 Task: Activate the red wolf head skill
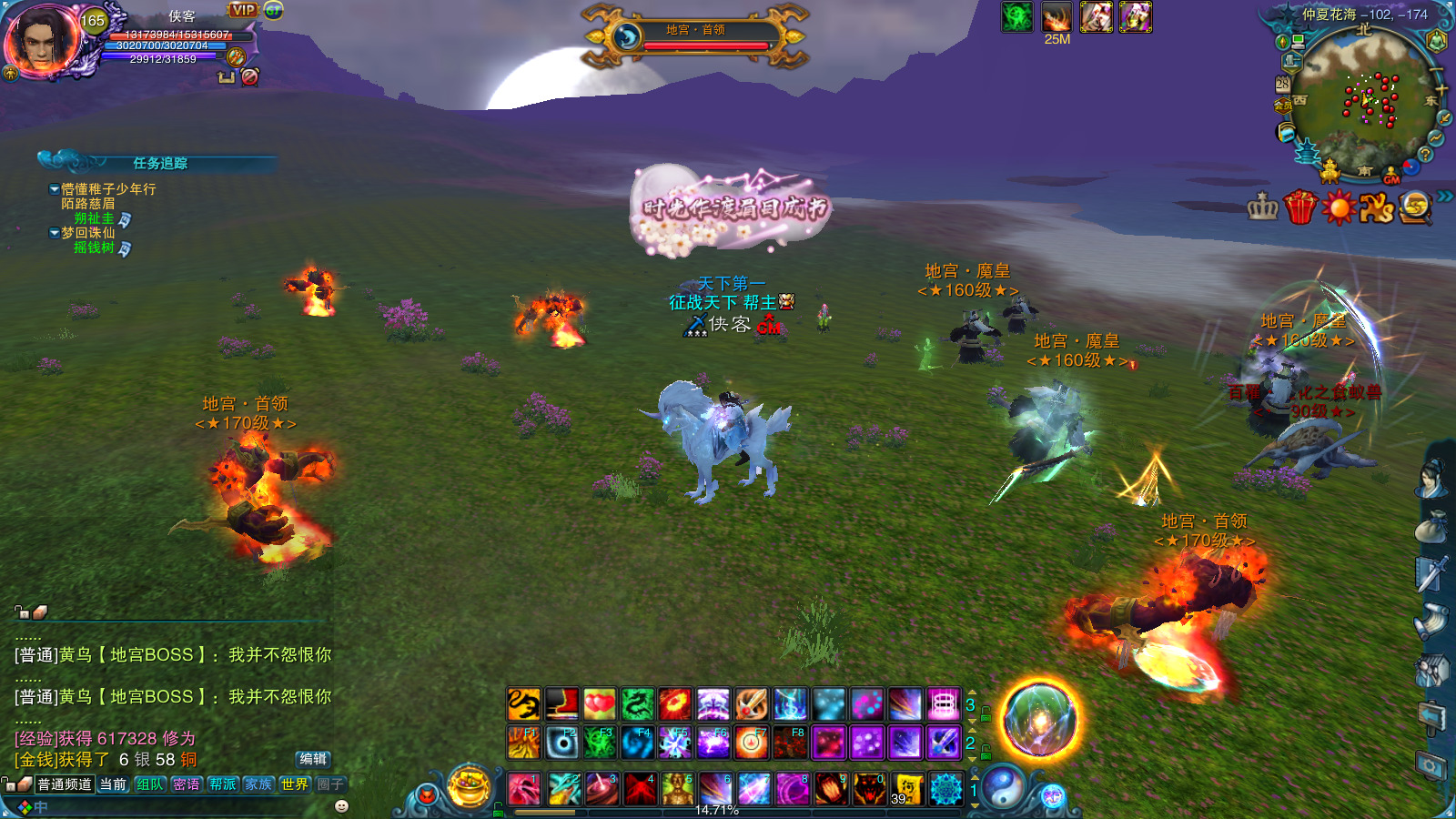pos(869,789)
